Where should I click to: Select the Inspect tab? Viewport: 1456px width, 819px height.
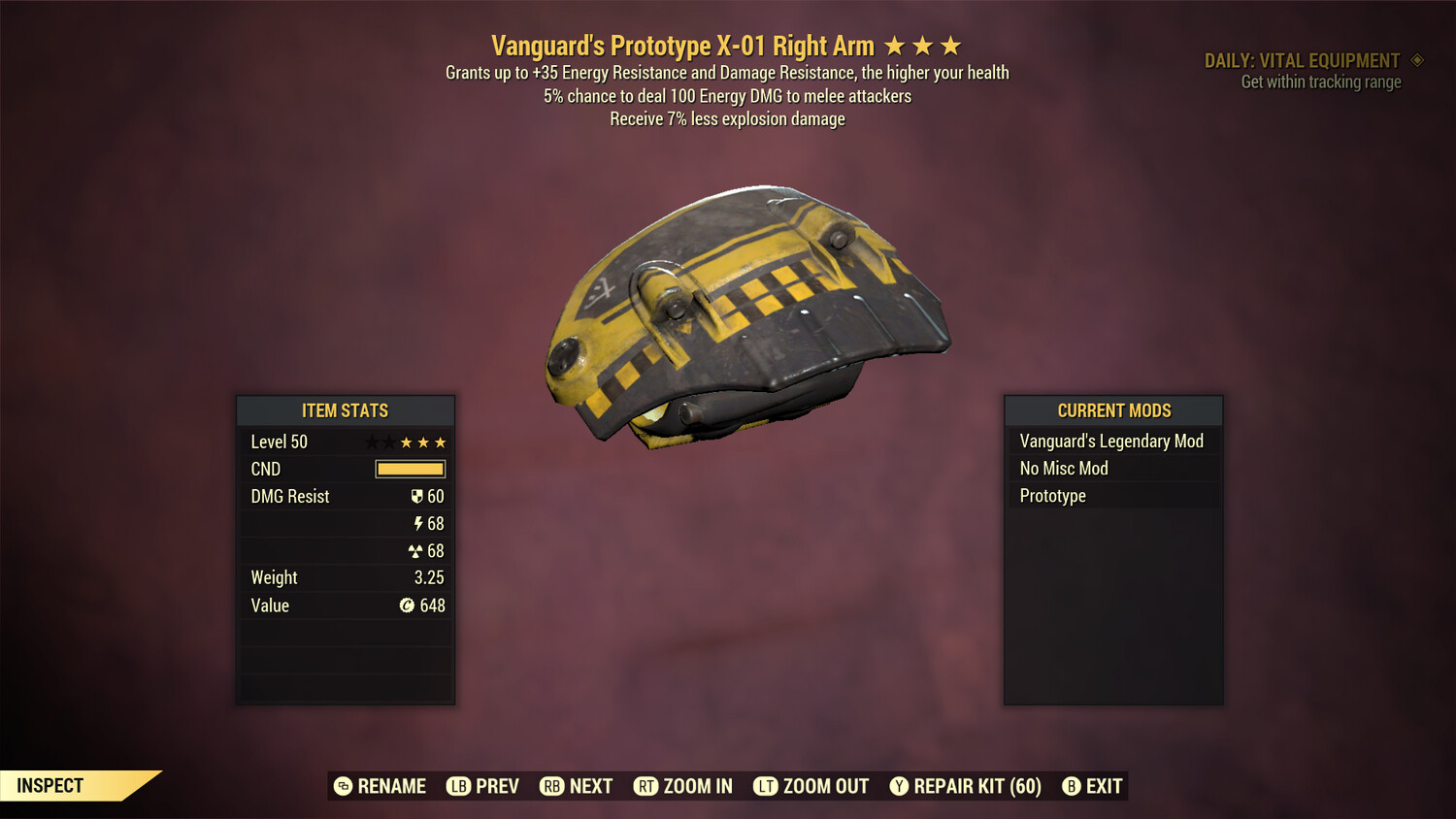tap(50, 785)
